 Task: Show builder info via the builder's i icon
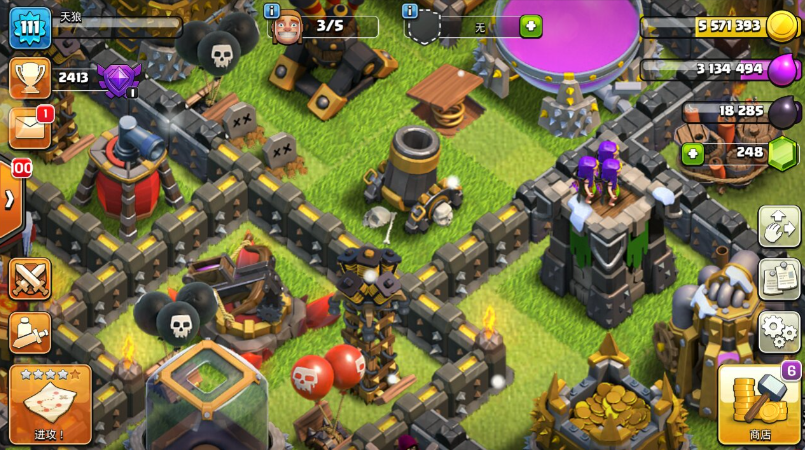coord(272,11)
